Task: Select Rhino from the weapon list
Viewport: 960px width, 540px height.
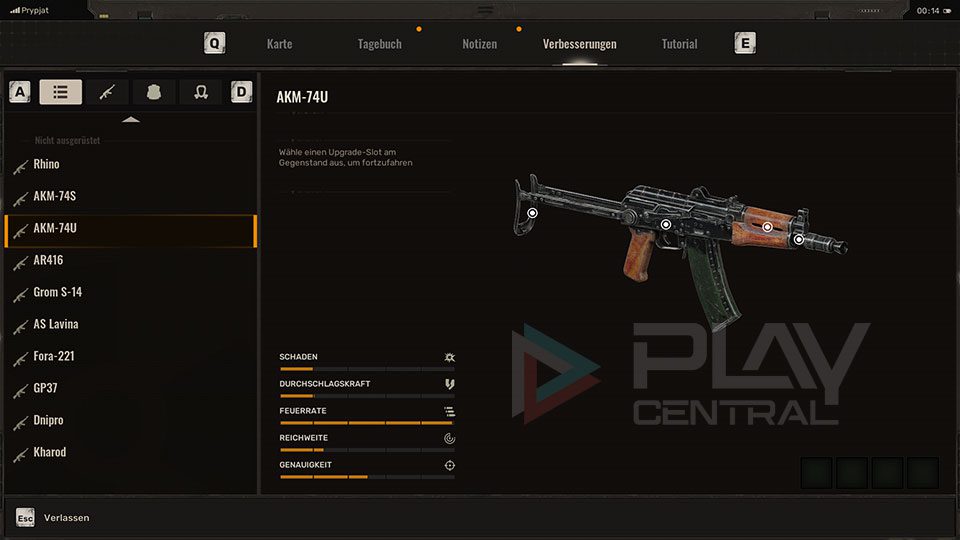Action: (x=46, y=164)
